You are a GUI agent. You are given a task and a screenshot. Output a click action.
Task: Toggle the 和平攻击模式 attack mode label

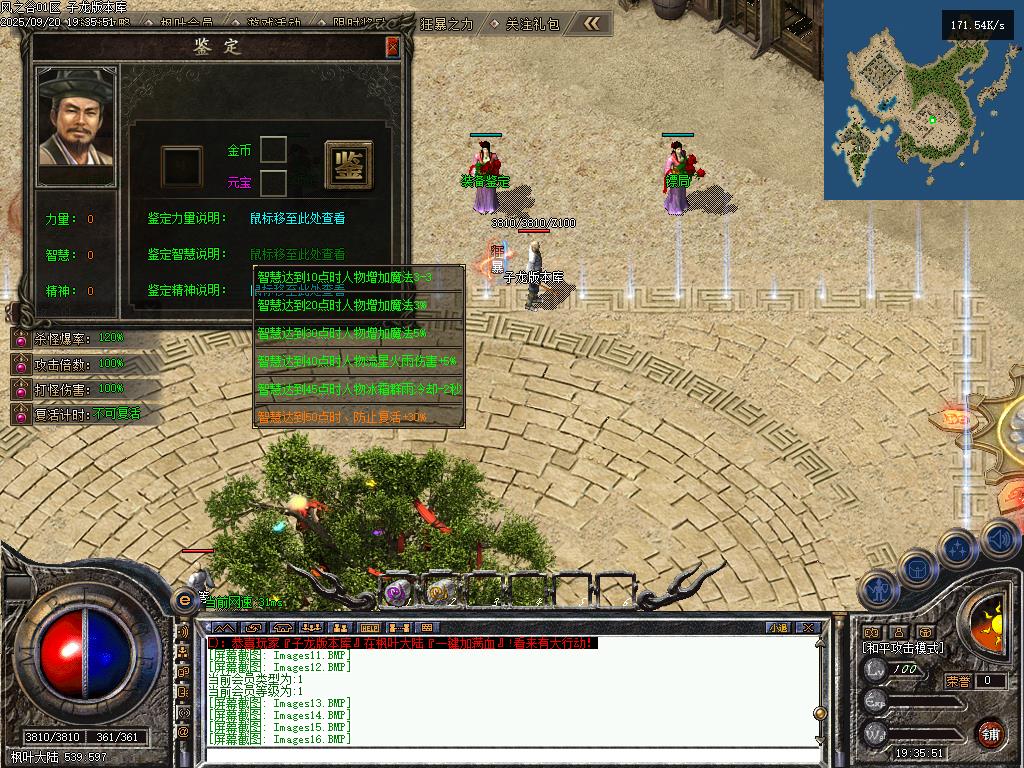(903, 648)
